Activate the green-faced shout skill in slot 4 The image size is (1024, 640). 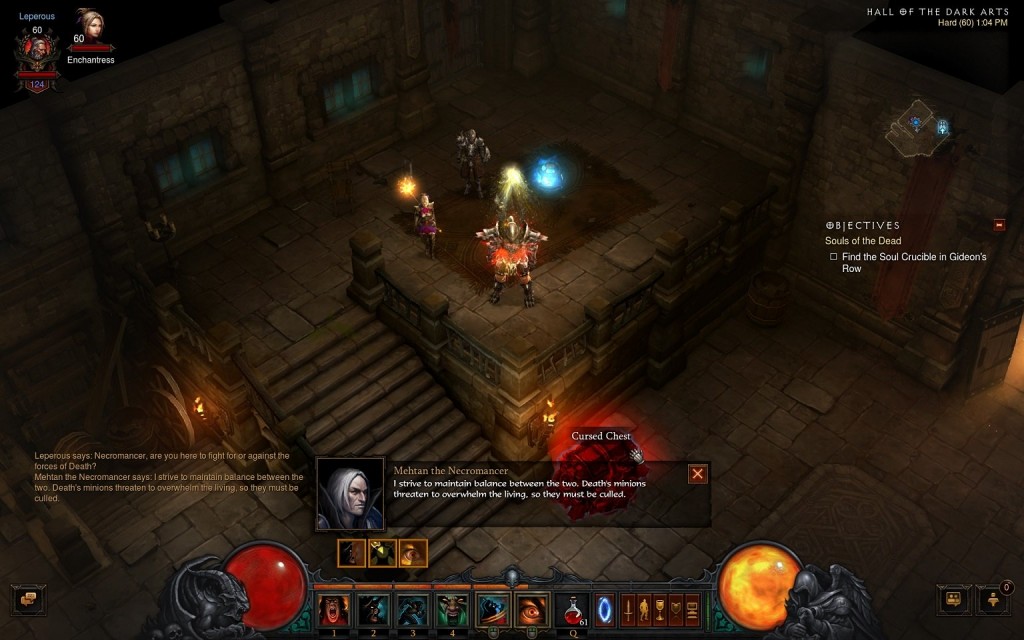(453, 609)
